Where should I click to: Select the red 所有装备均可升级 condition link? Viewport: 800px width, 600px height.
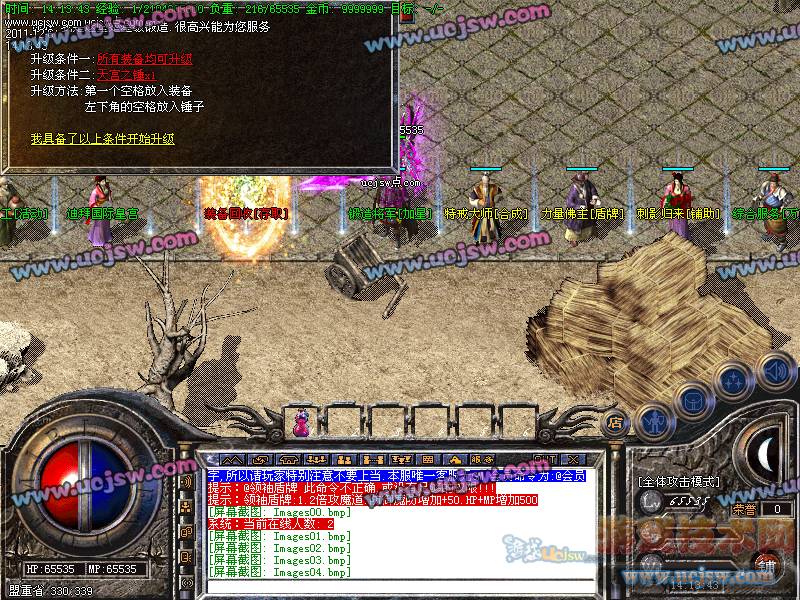click(x=144, y=59)
